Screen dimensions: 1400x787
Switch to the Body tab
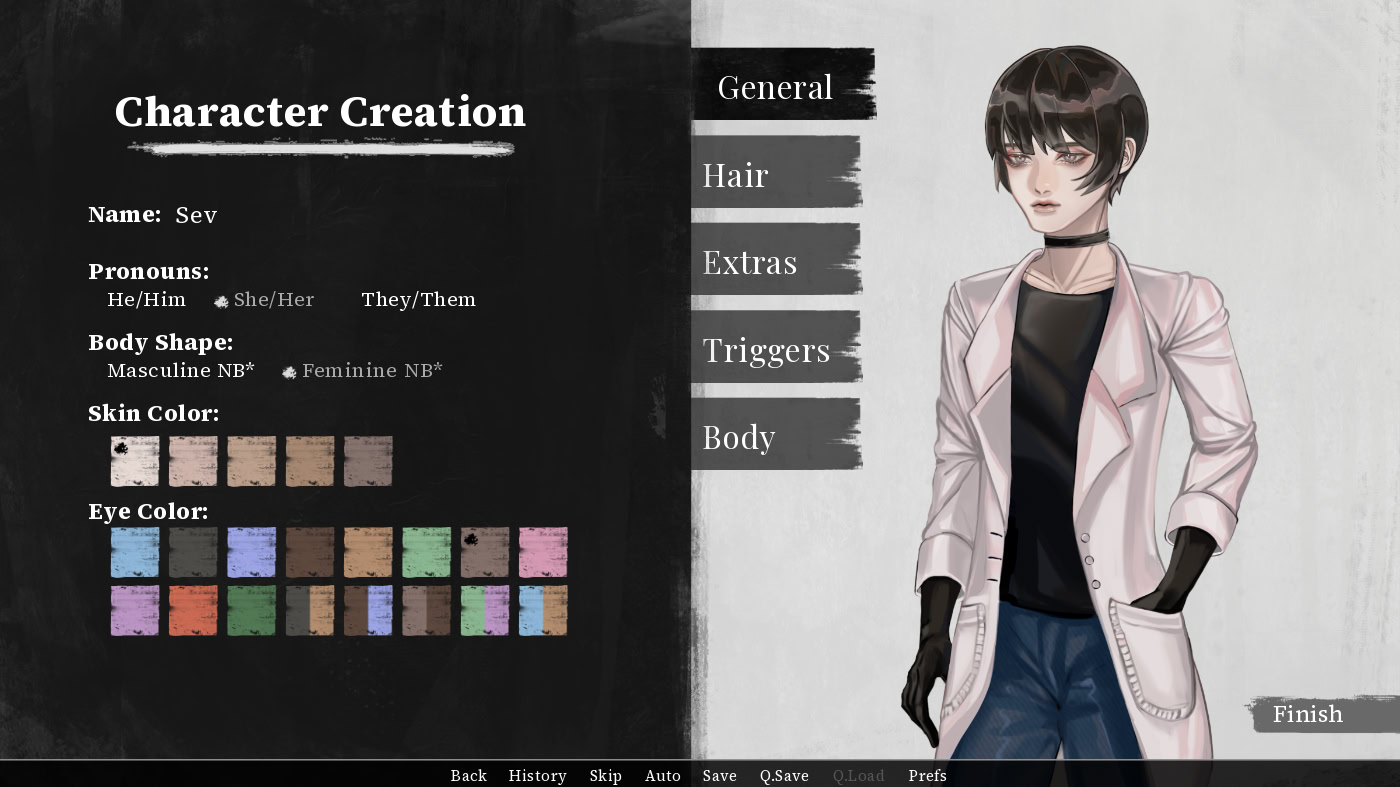[x=739, y=436]
